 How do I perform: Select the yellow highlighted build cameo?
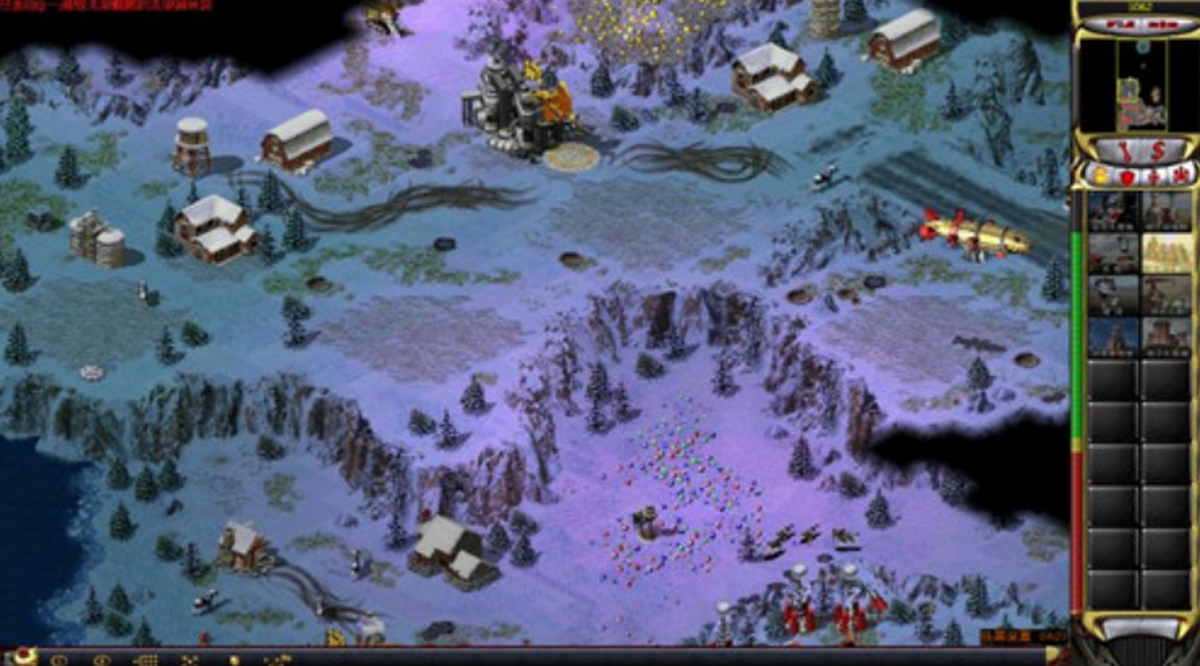1165,254
